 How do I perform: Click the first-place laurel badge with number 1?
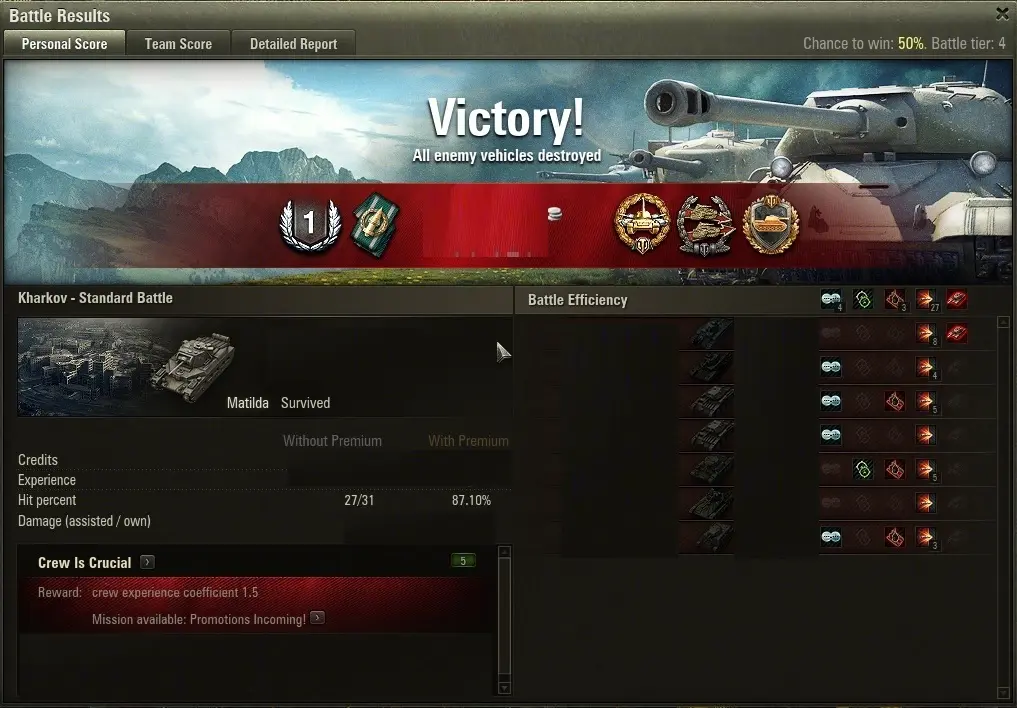tap(309, 224)
